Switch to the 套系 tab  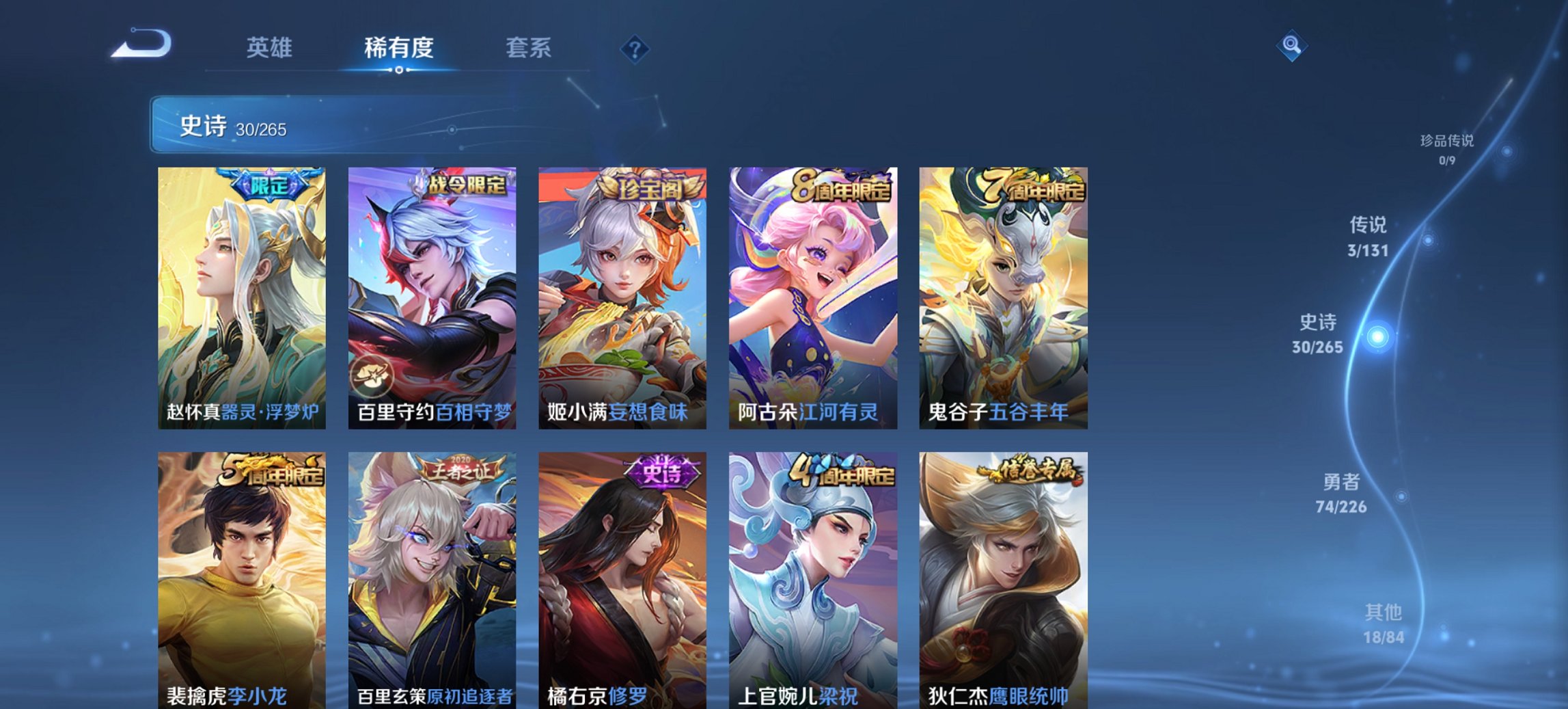pyautogui.click(x=528, y=47)
